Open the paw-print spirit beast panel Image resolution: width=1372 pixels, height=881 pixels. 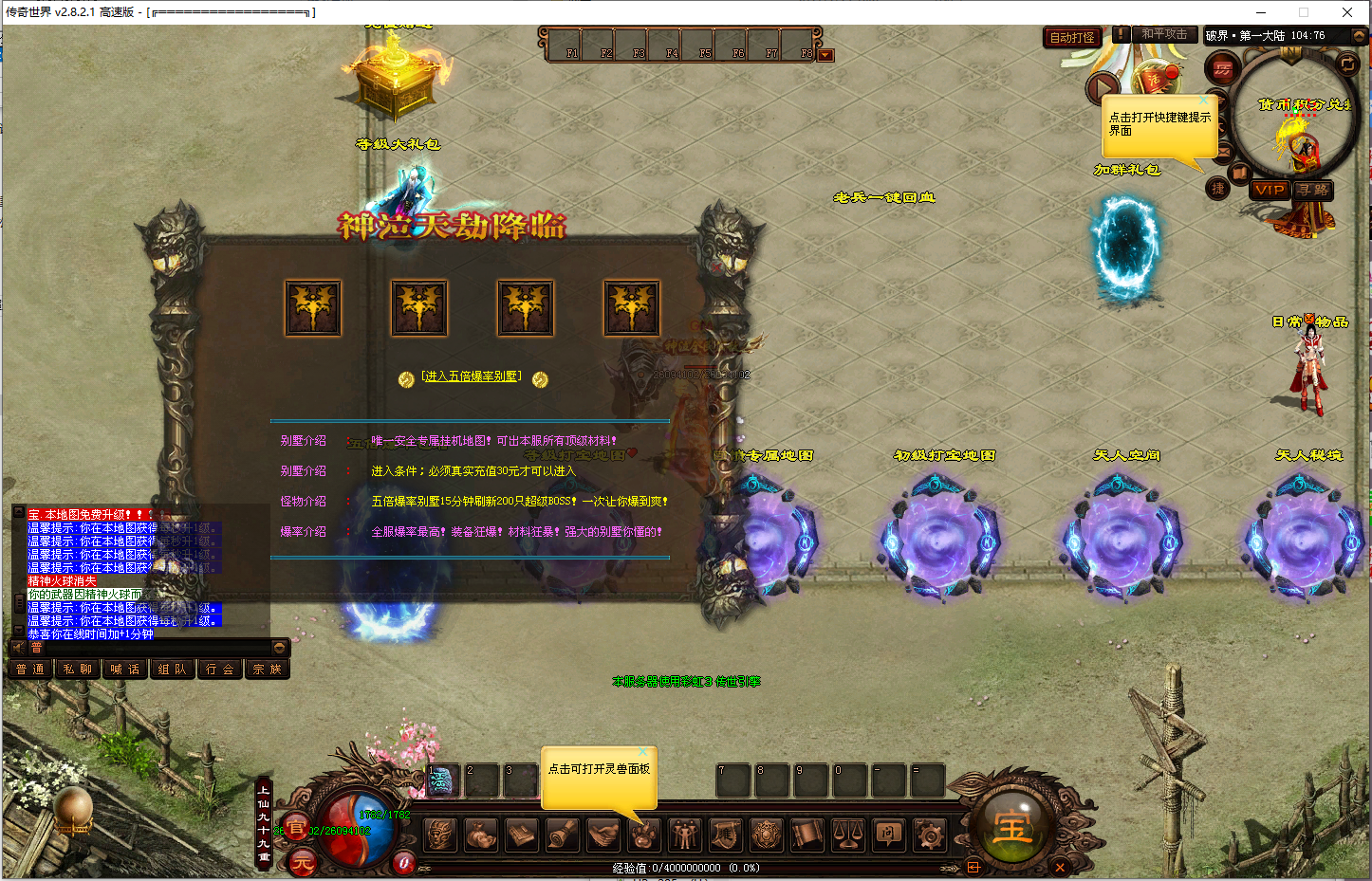[643, 835]
